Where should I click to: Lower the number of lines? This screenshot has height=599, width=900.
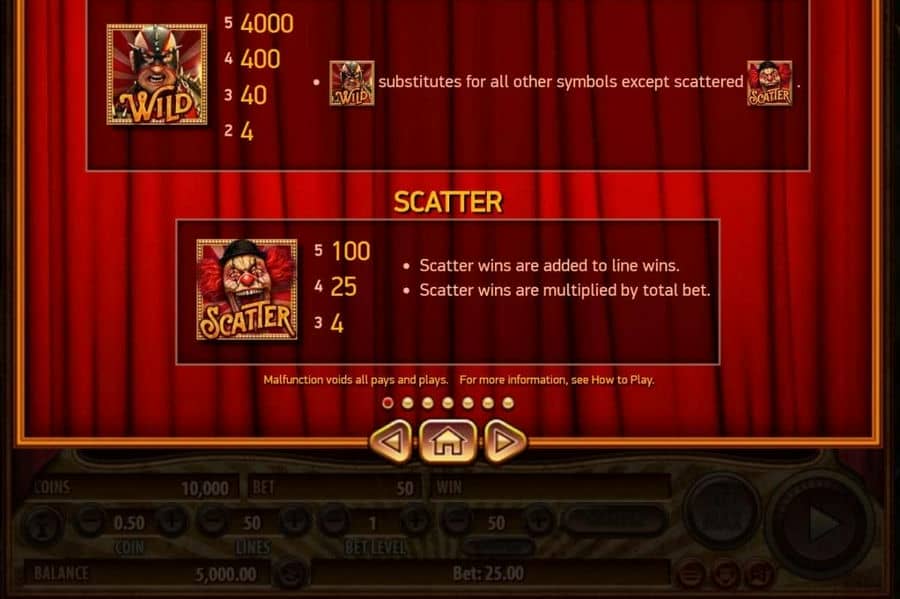(211, 521)
